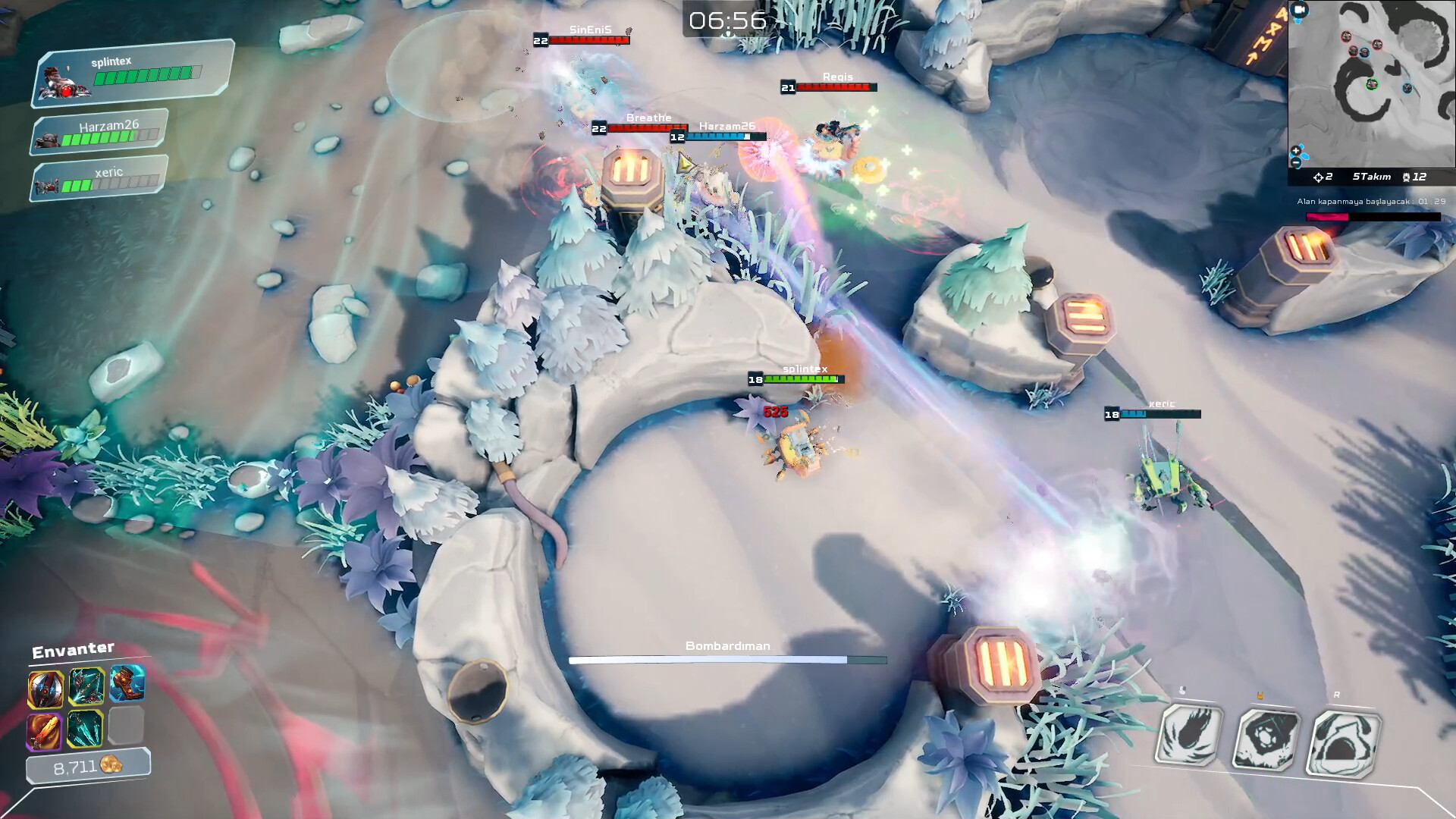
Task: Click the teal spear item in the inventory
Action: 86,686
